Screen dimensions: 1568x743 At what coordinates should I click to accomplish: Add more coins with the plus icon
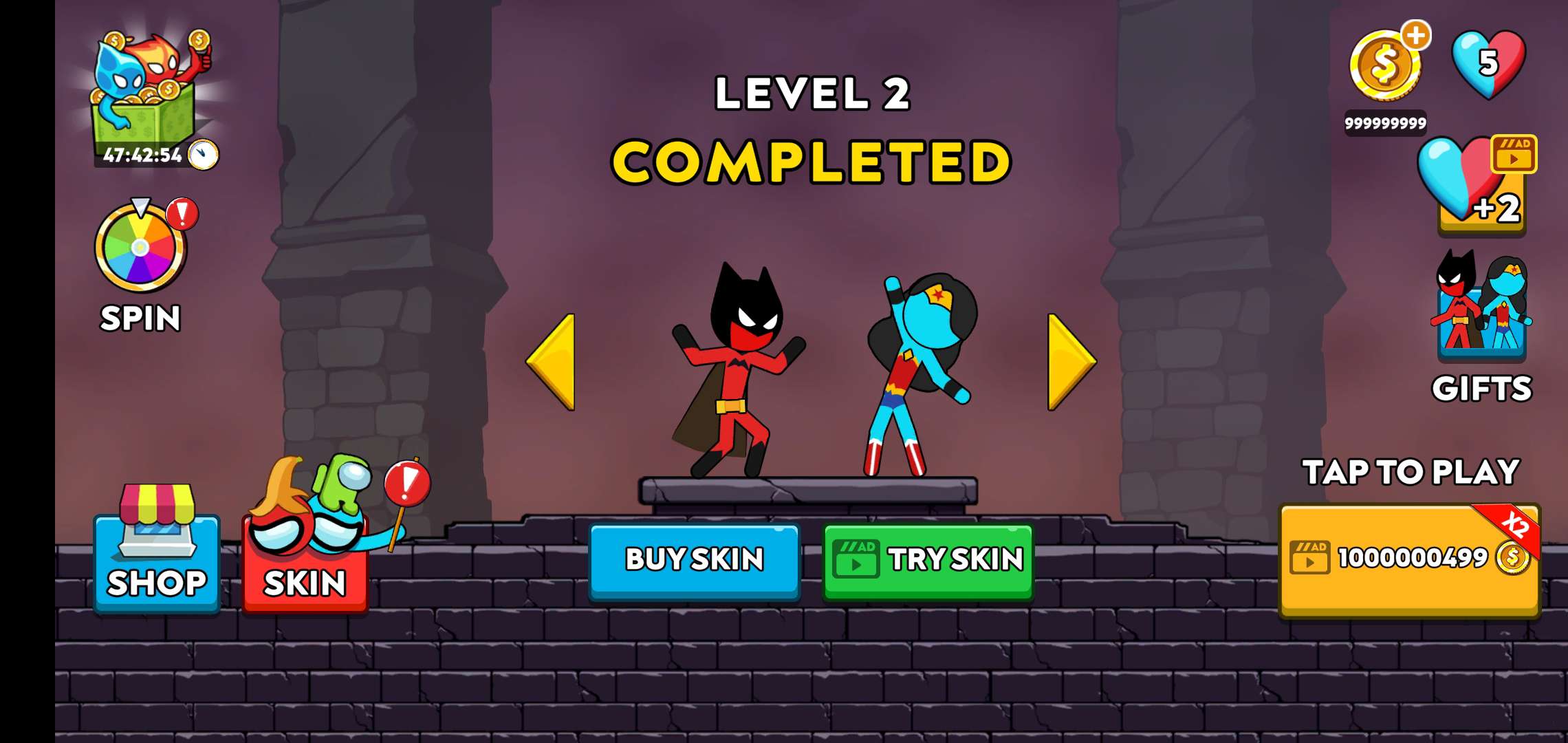click(x=1416, y=36)
